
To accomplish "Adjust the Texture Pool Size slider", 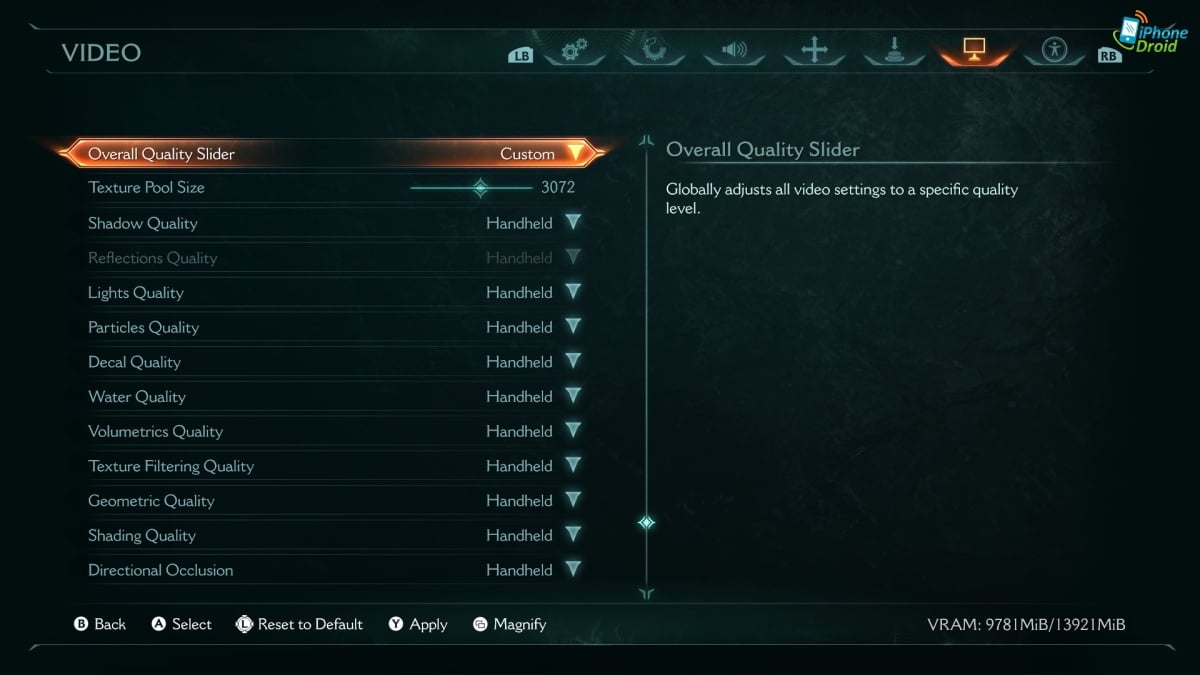I will pos(480,187).
